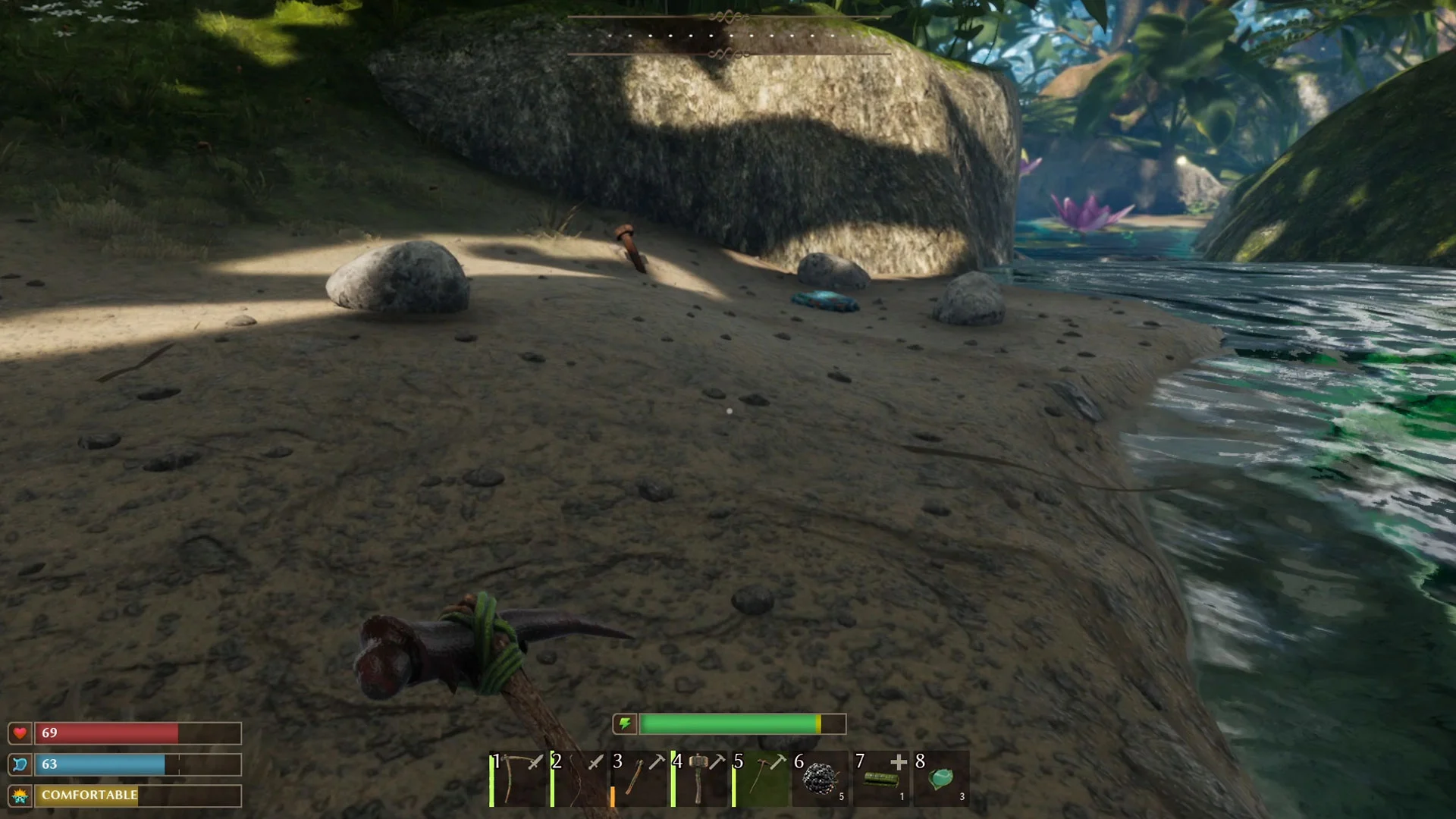Equip the bow in hotbar slot 2
Screen dimensions: 1456x819
pos(578,779)
